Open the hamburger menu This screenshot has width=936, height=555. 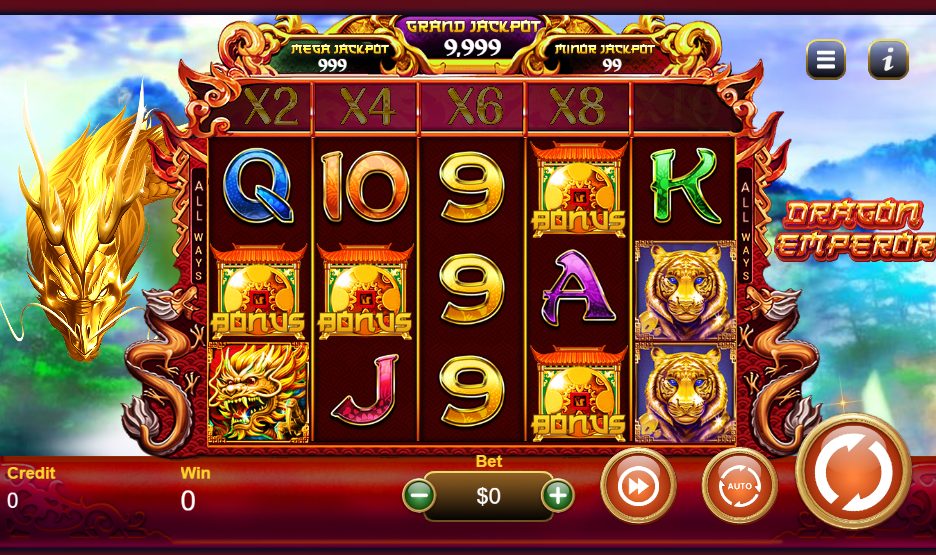coord(826,60)
